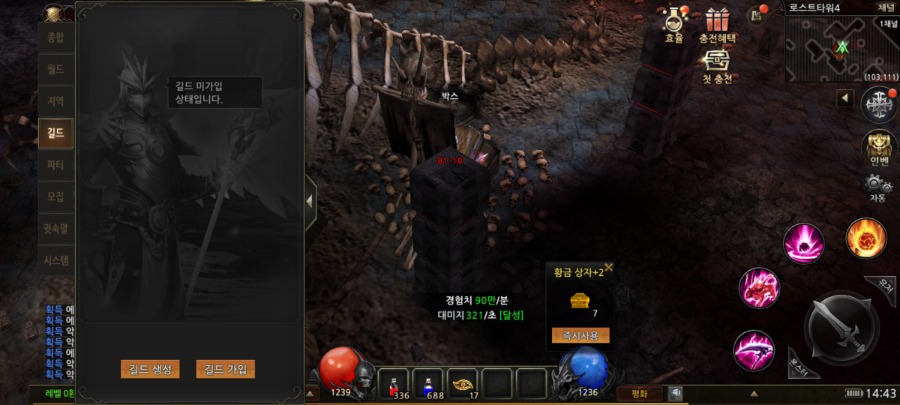Open the 인벤 inventory button
Image resolution: width=900 pixels, height=405 pixels.
879,147
